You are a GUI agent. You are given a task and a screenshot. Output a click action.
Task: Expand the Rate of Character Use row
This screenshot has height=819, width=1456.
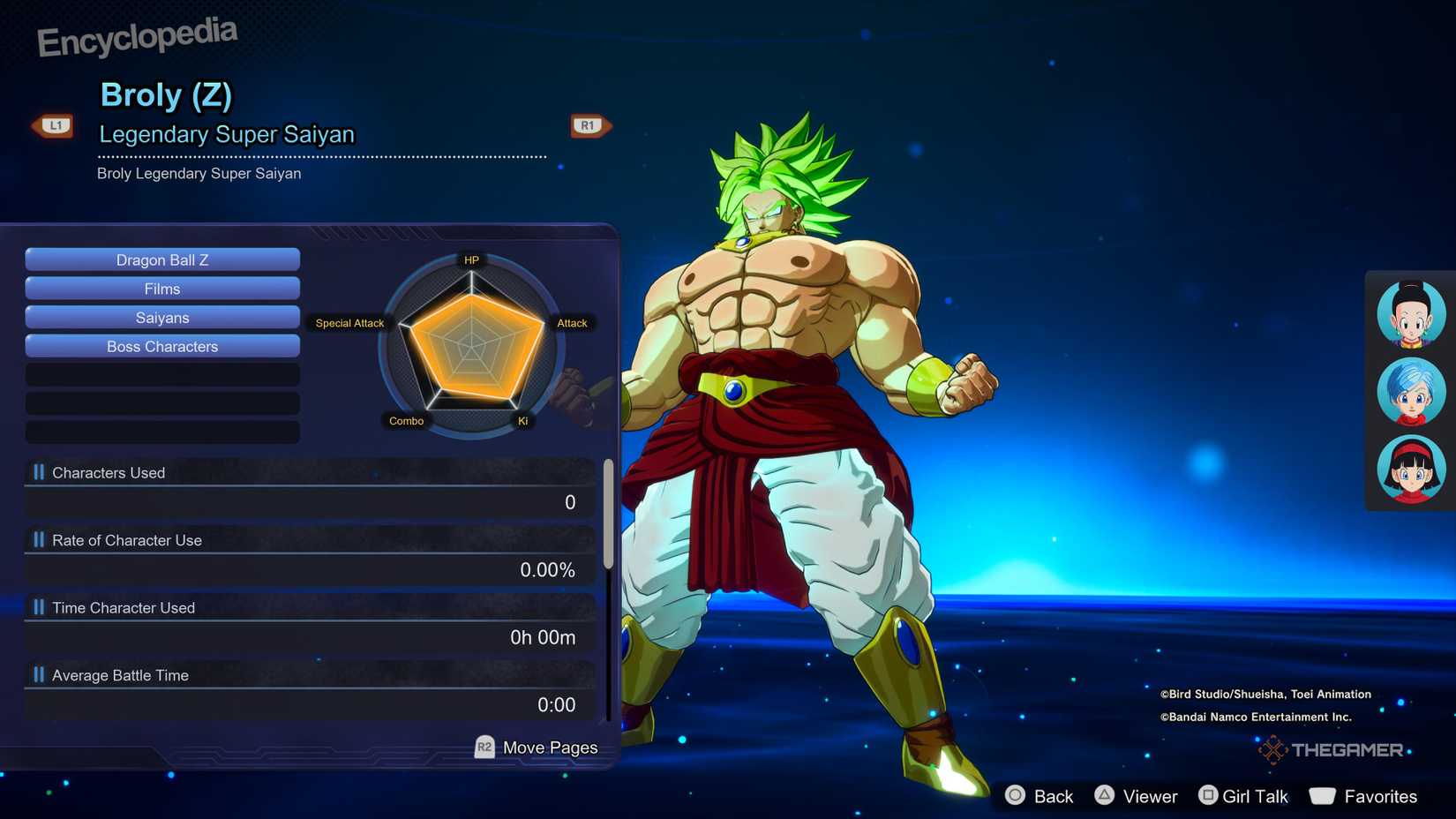(127, 540)
